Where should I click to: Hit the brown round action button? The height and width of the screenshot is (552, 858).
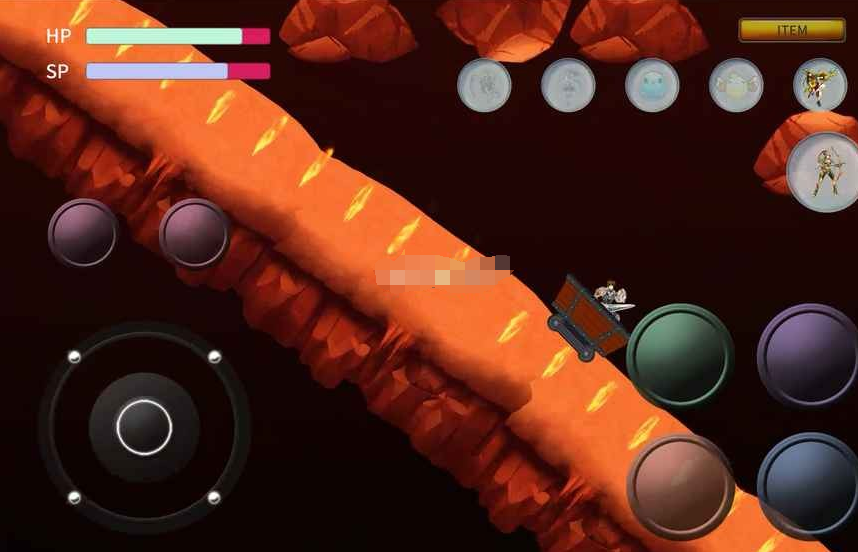[x=680, y=487]
